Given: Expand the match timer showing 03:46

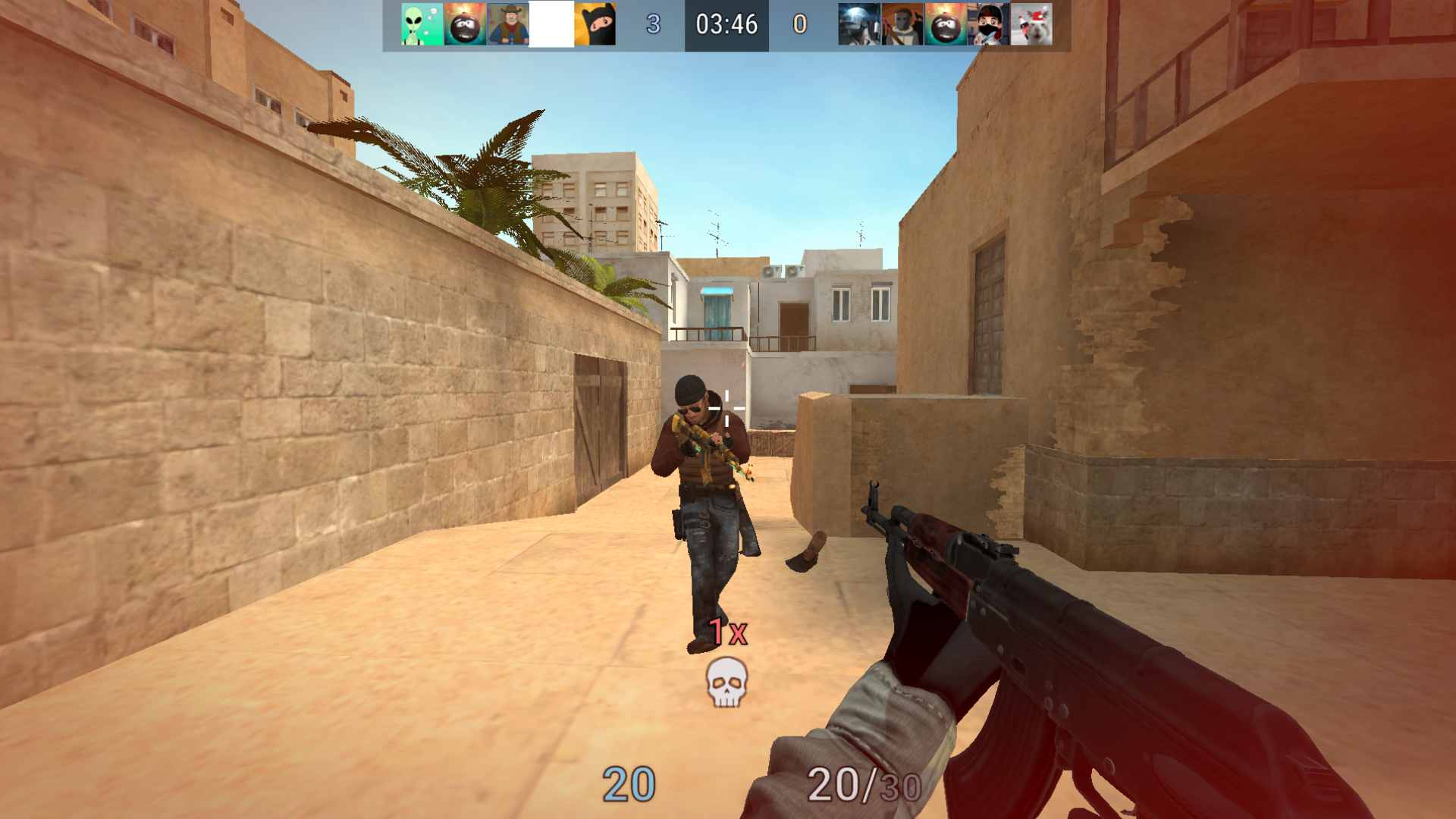Looking at the screenshot, I should [725, 25].
